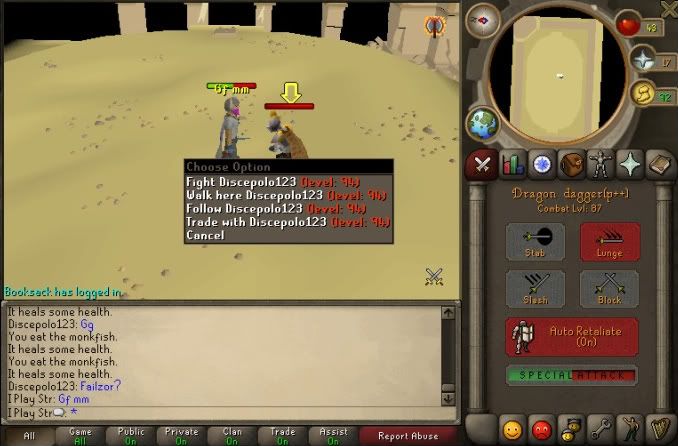Open the world map globe icon

coord(480,126)
